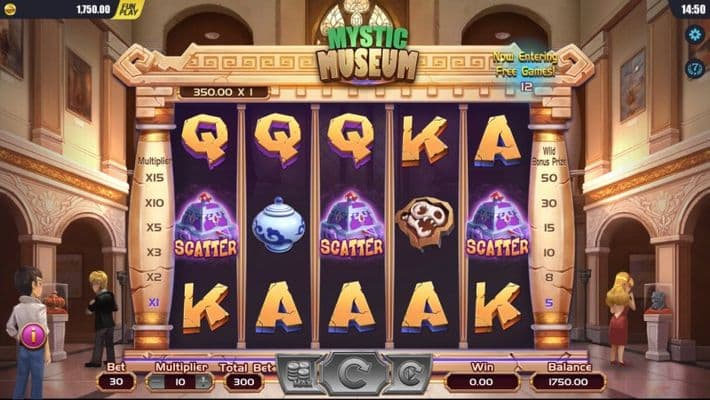
Task: Start autoplay with the small spin-arrow button
Action: coord(408,374)
